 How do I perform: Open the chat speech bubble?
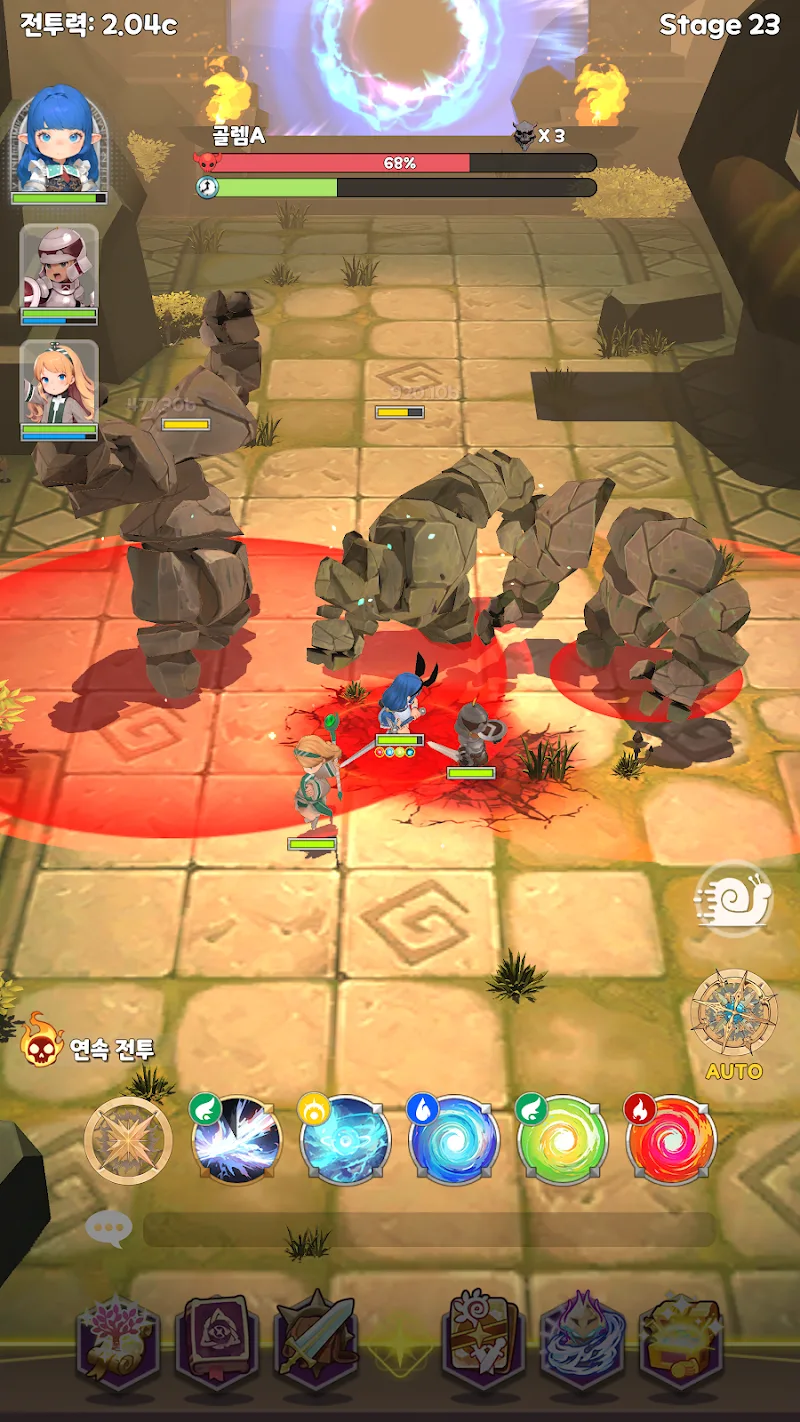point(108,1229)
